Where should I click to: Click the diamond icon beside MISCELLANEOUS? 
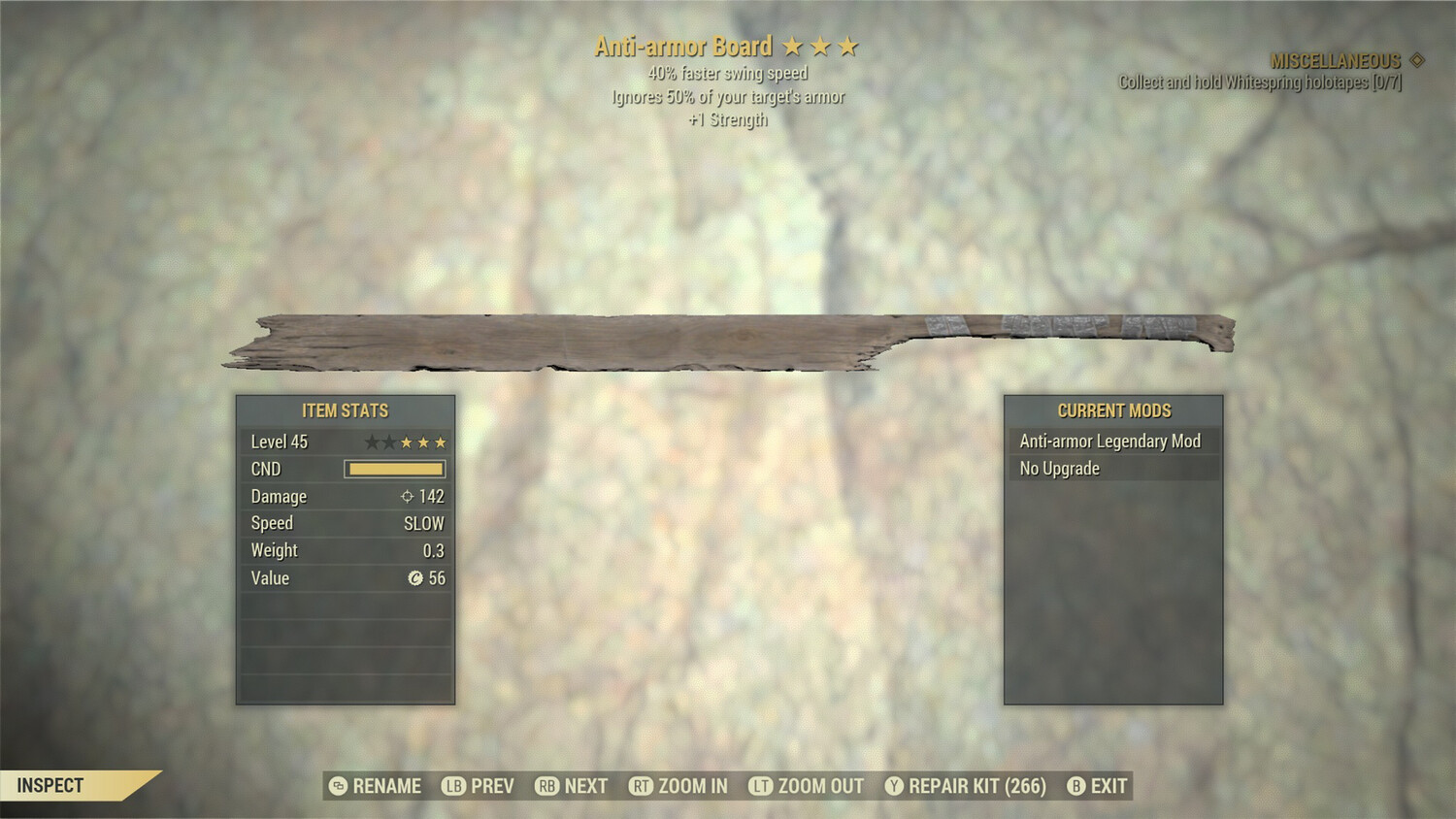(1415, 61)
